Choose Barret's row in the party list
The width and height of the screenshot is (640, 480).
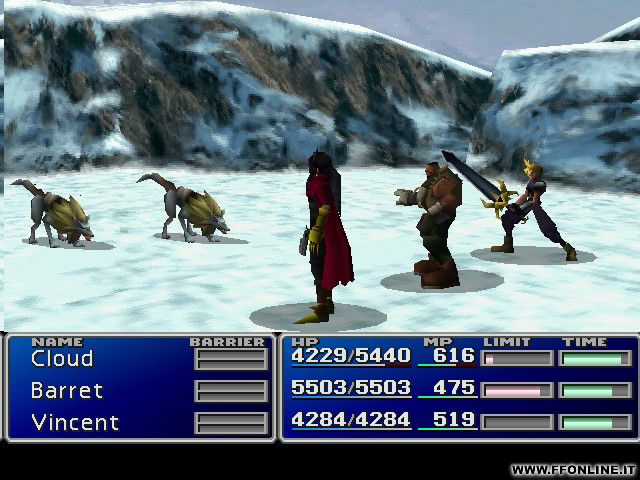[67, 391]
